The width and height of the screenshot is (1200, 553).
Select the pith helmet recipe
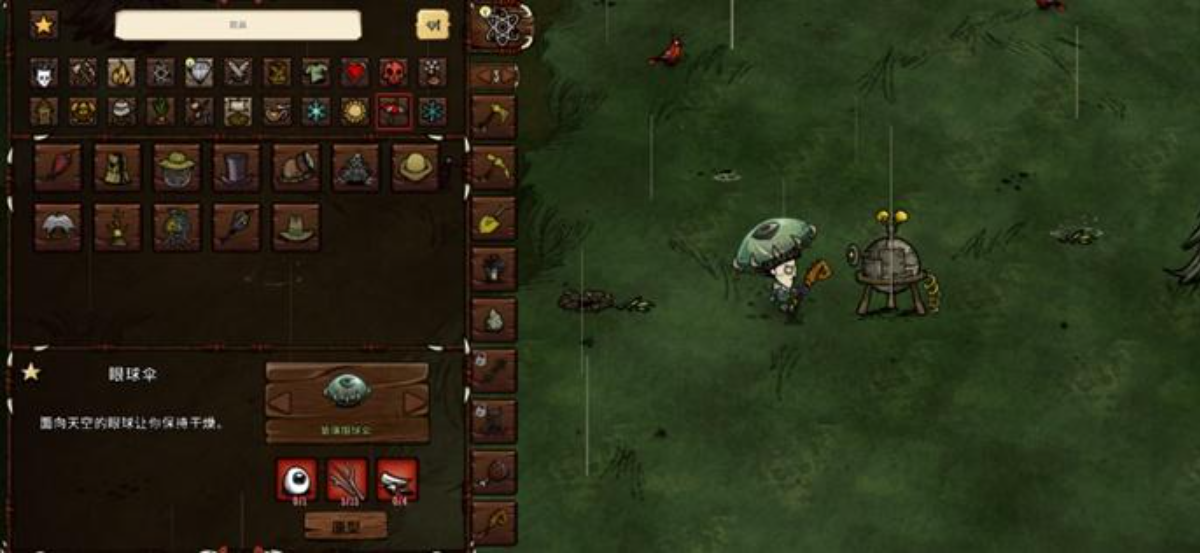[415, 167]
